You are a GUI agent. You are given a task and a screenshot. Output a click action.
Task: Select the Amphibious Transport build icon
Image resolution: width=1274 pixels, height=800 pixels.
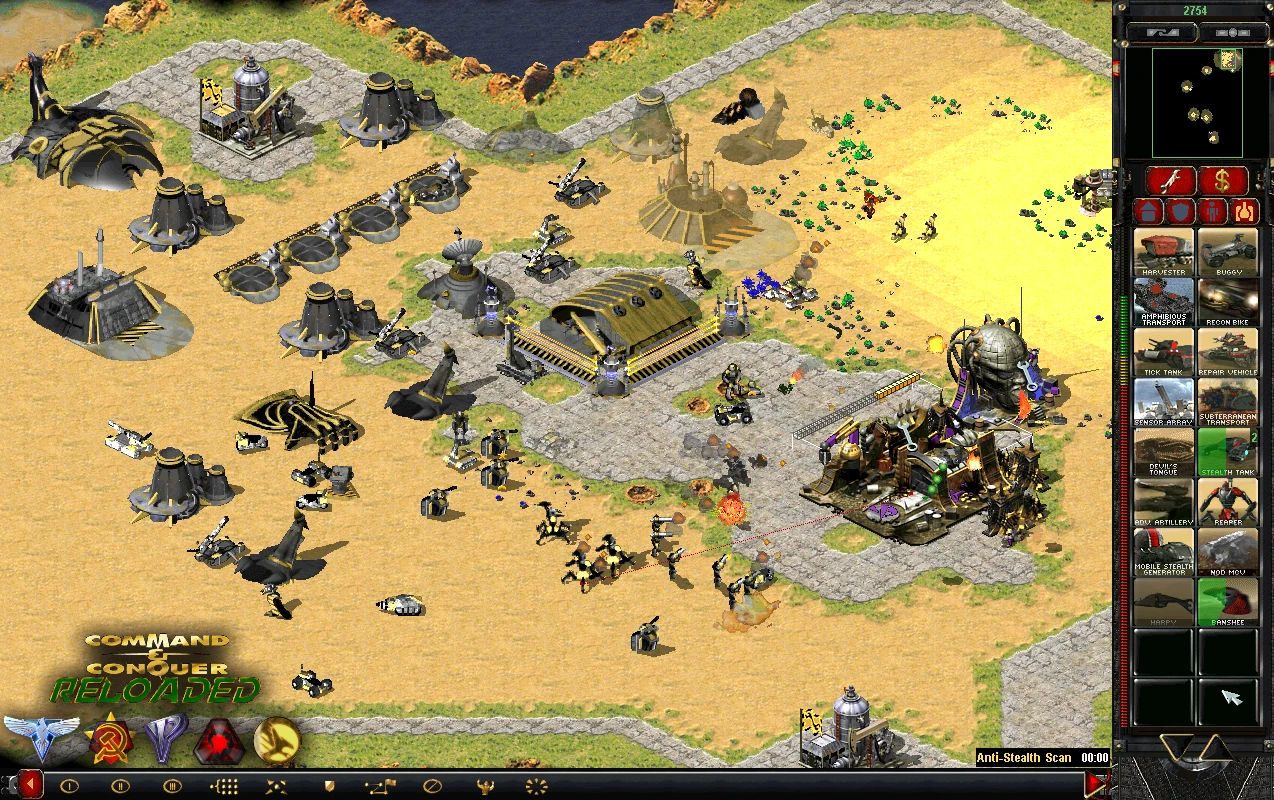1164,302
